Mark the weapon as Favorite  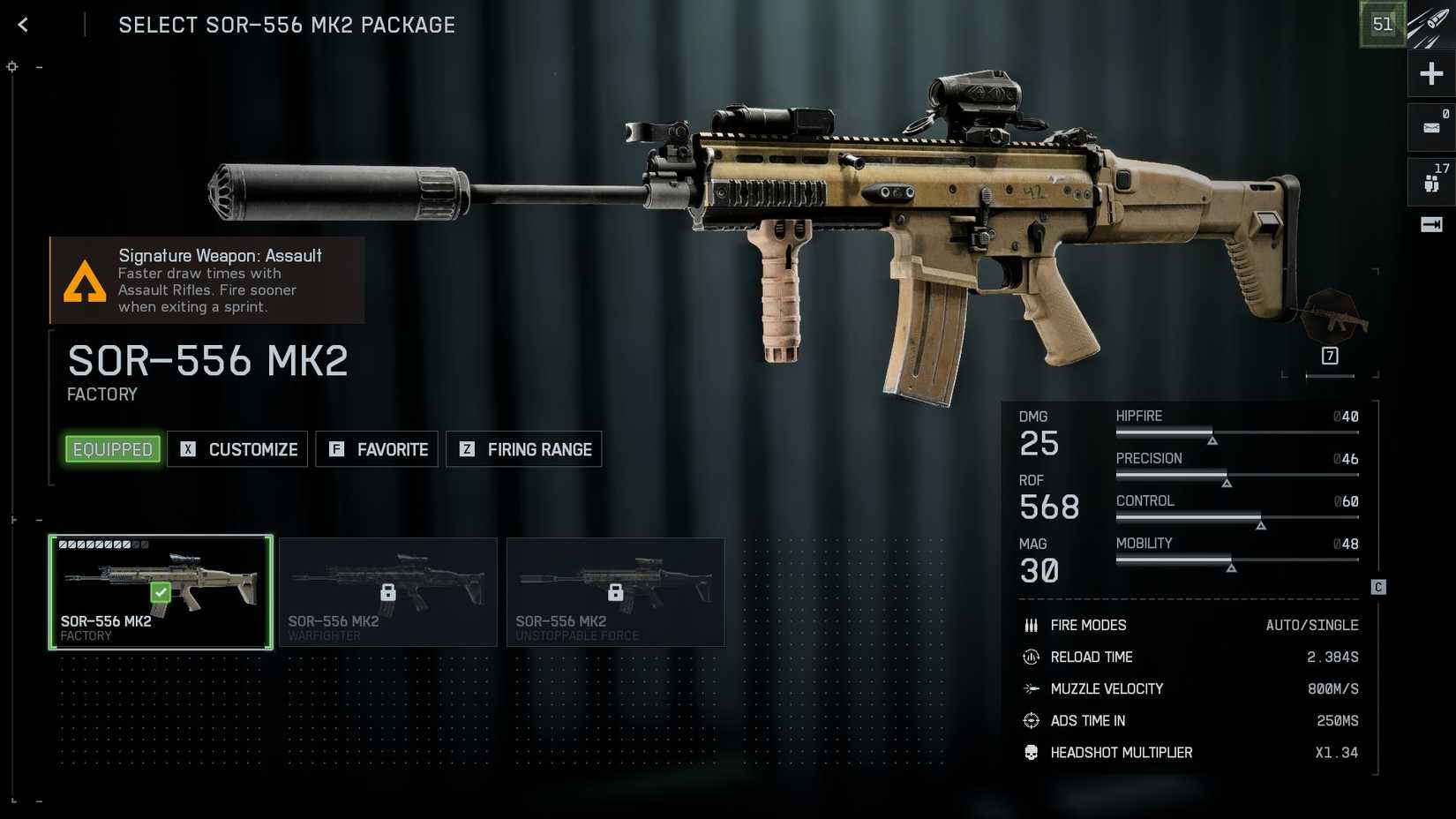click(377, 449)
